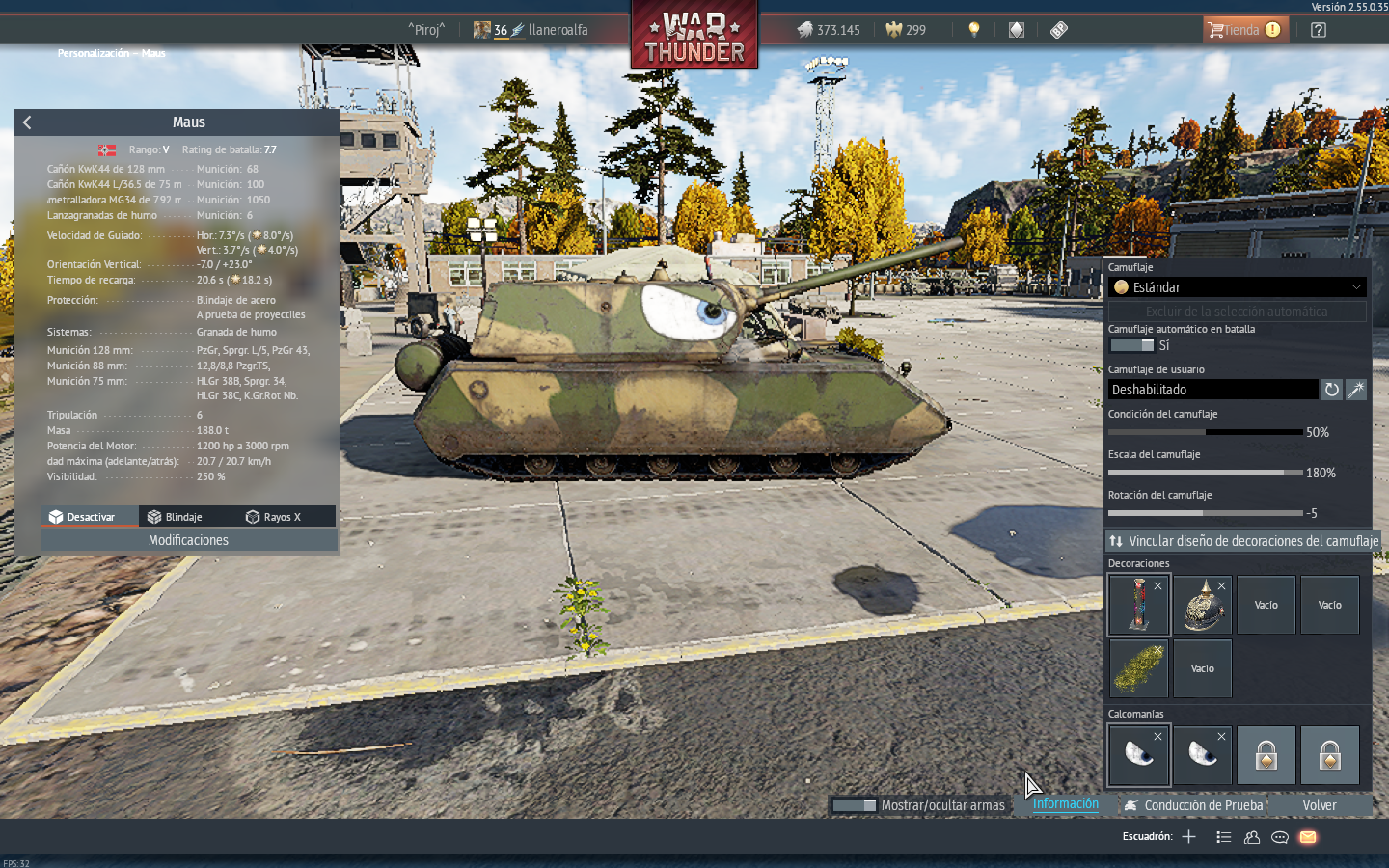The image size is (1389, 868).
Task: Refresh the user camouflage list
Action: (x=1331, y=390)
